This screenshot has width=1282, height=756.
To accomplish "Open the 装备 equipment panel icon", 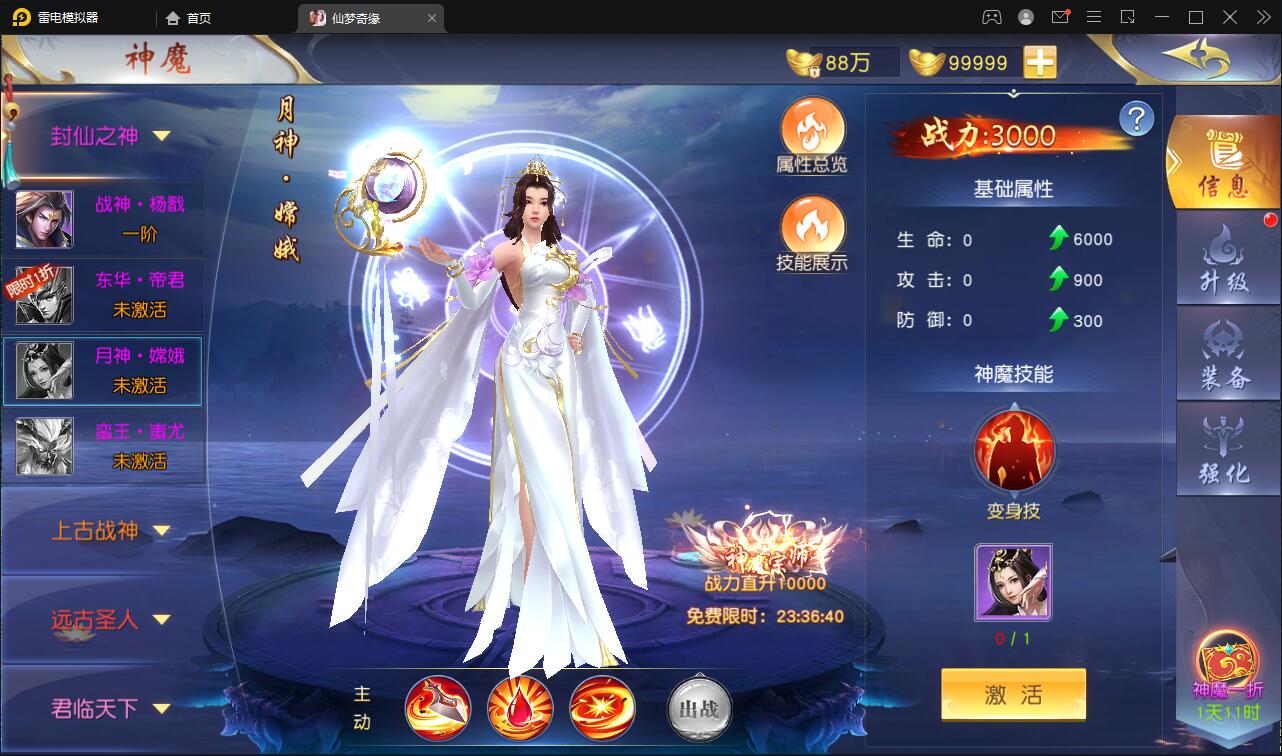I will [1227, 352].
